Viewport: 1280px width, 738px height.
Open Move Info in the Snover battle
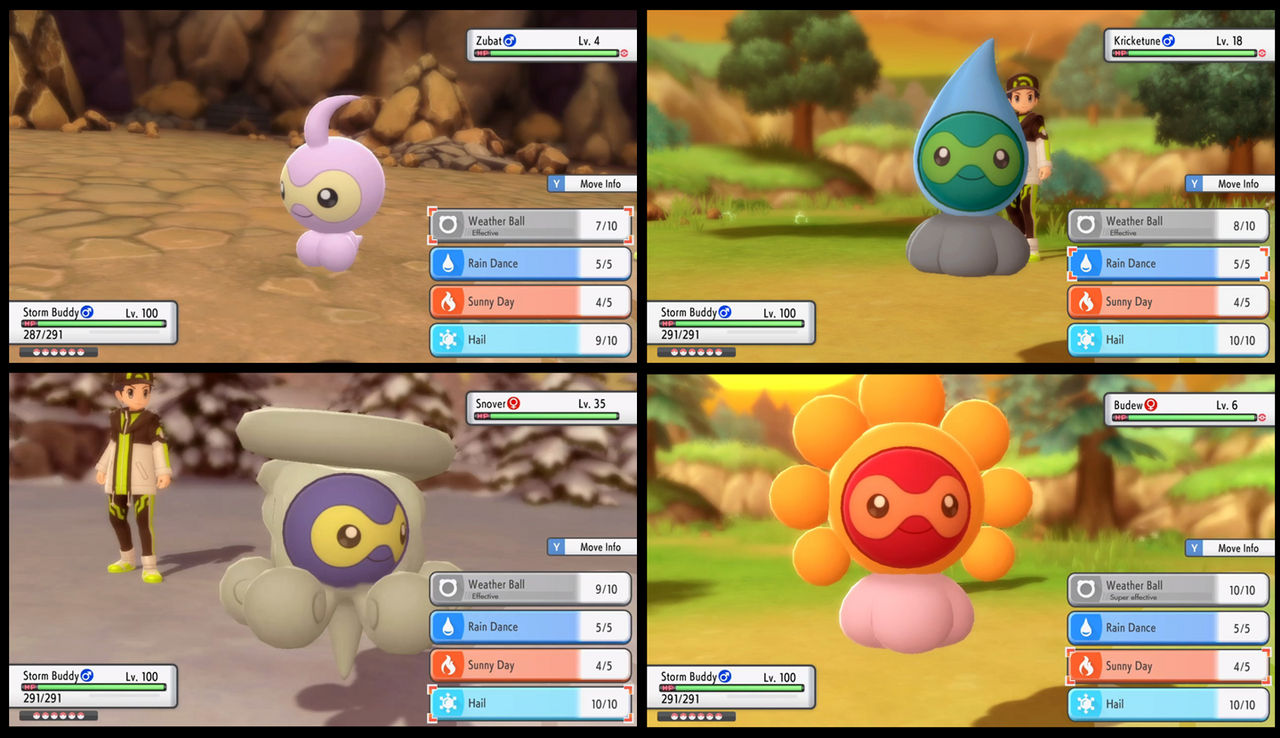[591, 547]
